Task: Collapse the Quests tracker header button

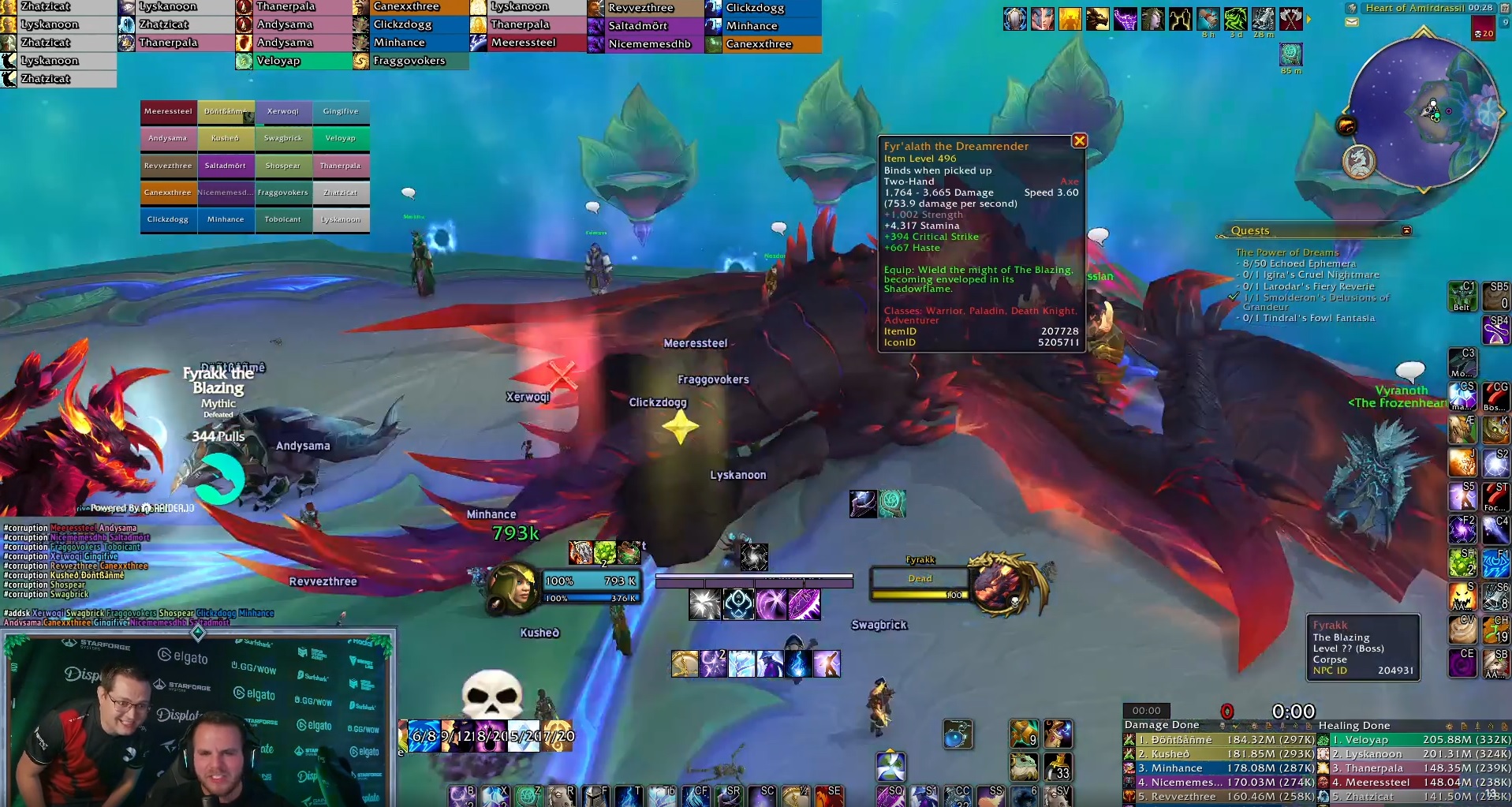Action: tap(1406, 230)
